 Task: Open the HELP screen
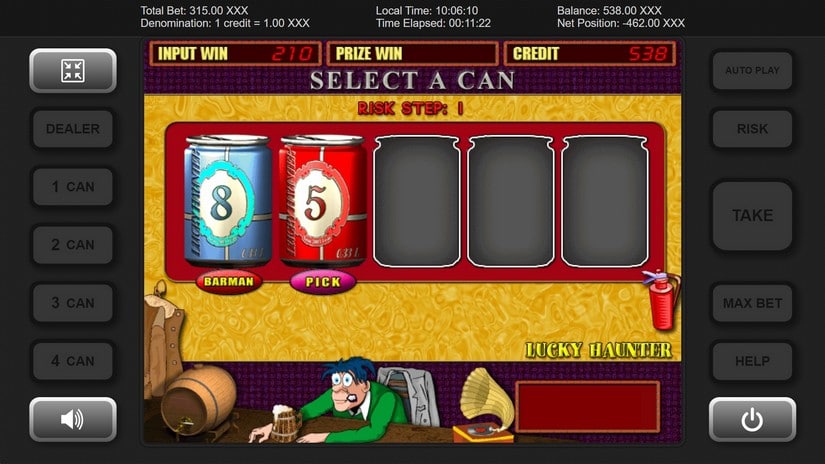[752, 361]
